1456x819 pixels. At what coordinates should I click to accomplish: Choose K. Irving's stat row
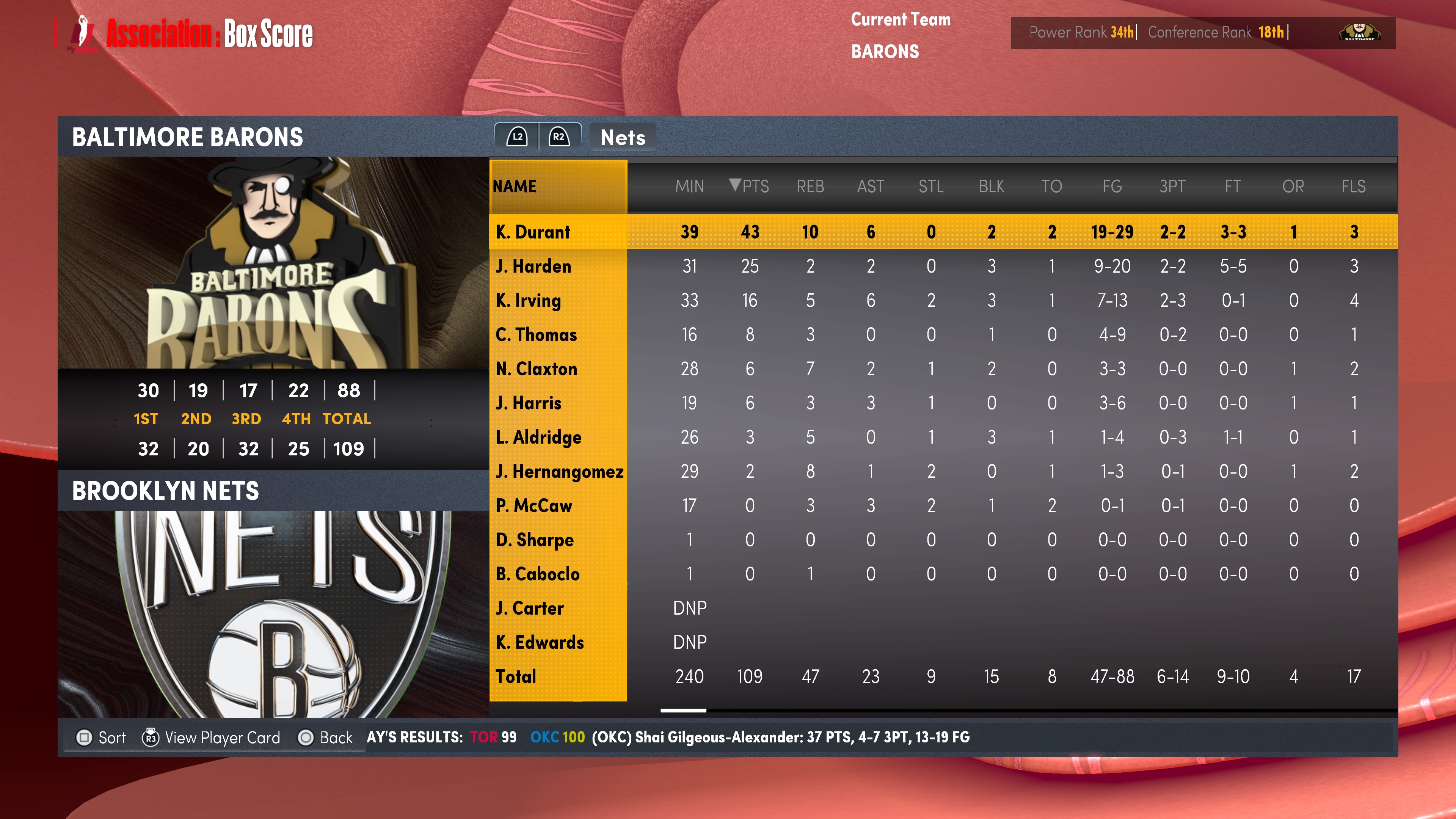(x=528, y=300)
